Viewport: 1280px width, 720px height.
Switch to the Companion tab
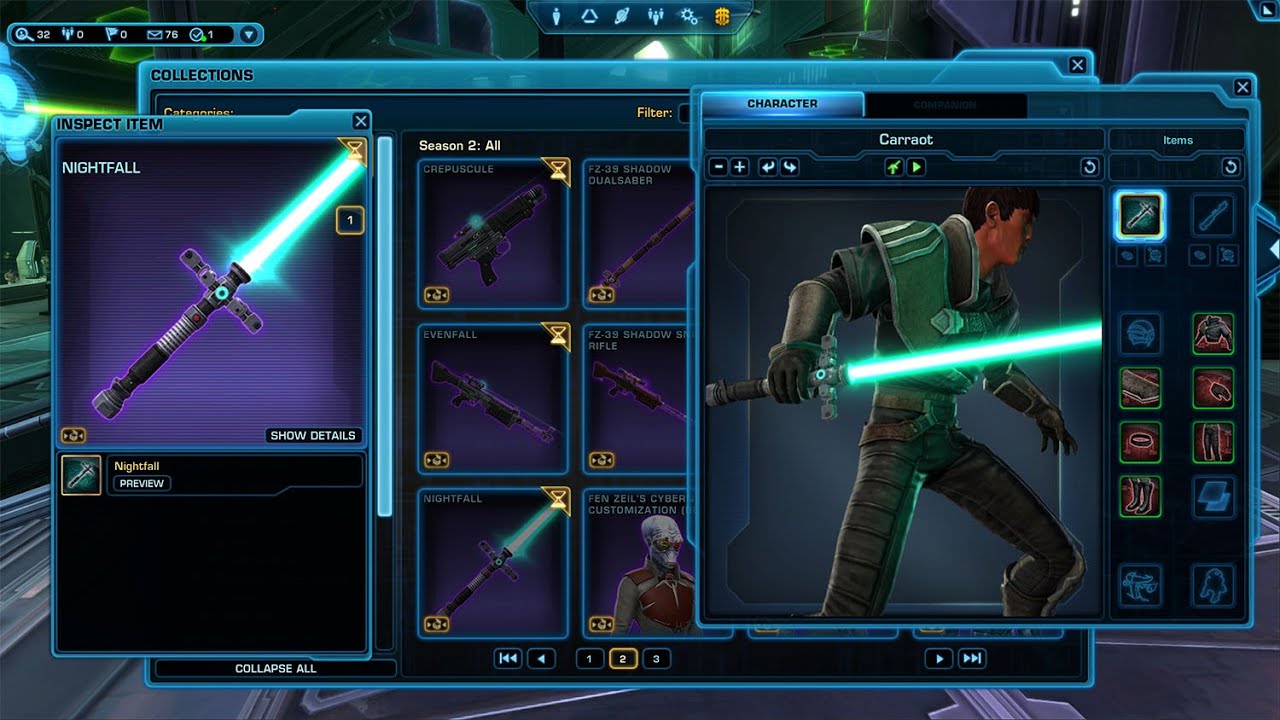pos(945,104)
